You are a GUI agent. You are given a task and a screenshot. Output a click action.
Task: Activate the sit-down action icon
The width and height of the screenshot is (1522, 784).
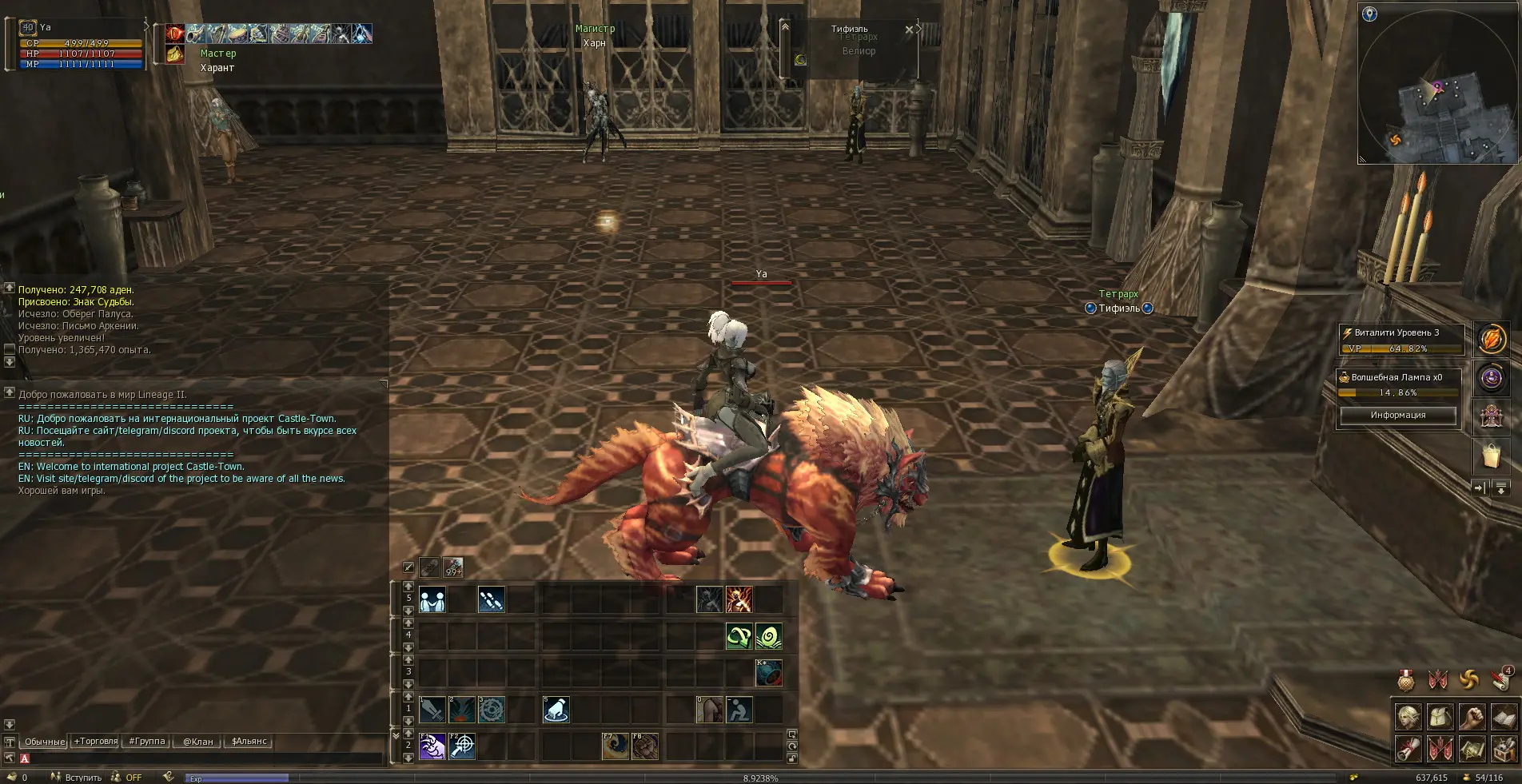click(739, 710)
